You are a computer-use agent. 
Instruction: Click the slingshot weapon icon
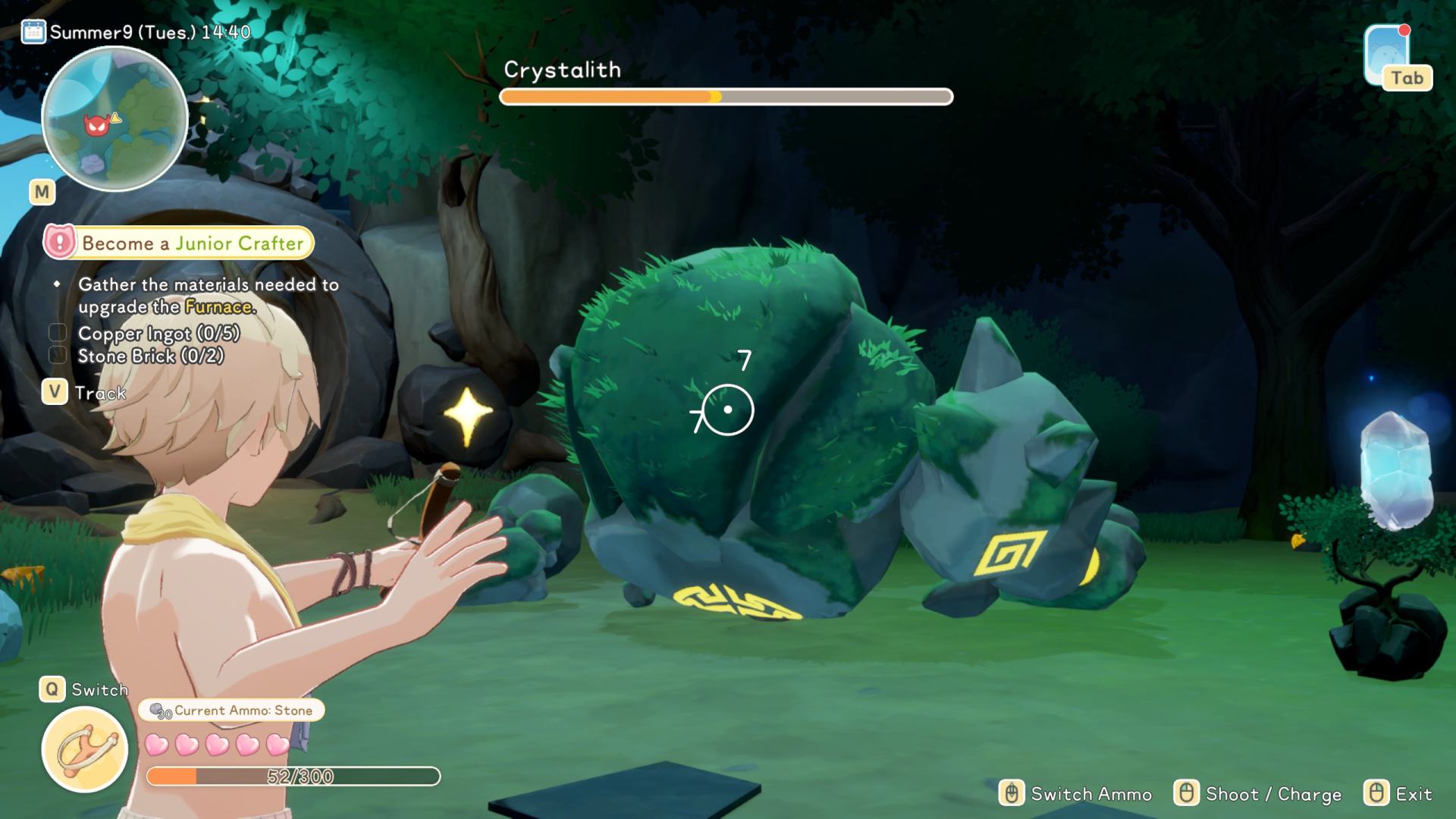84,749
